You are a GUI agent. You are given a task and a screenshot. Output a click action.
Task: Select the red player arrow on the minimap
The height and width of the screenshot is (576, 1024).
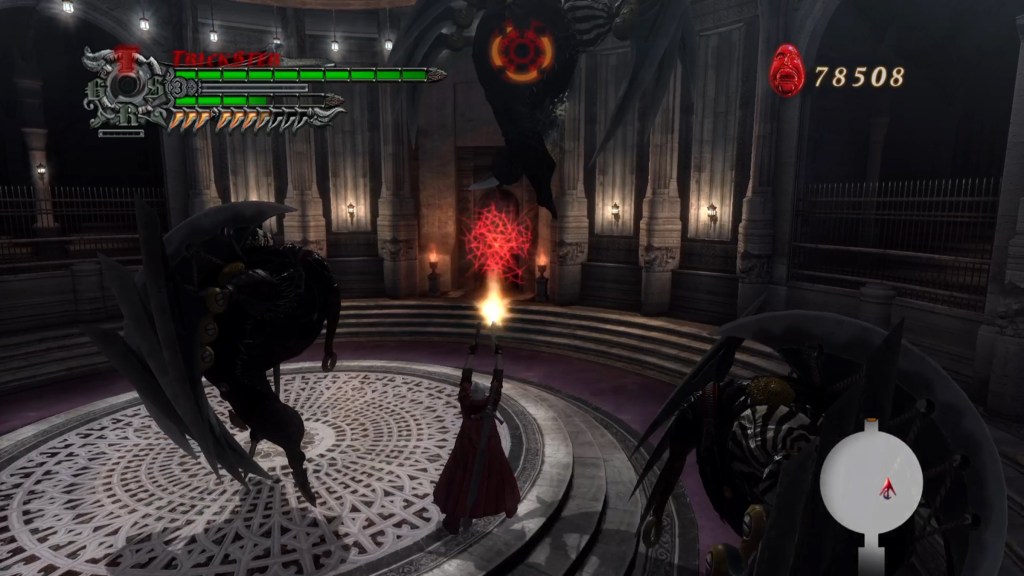point(886,488)
